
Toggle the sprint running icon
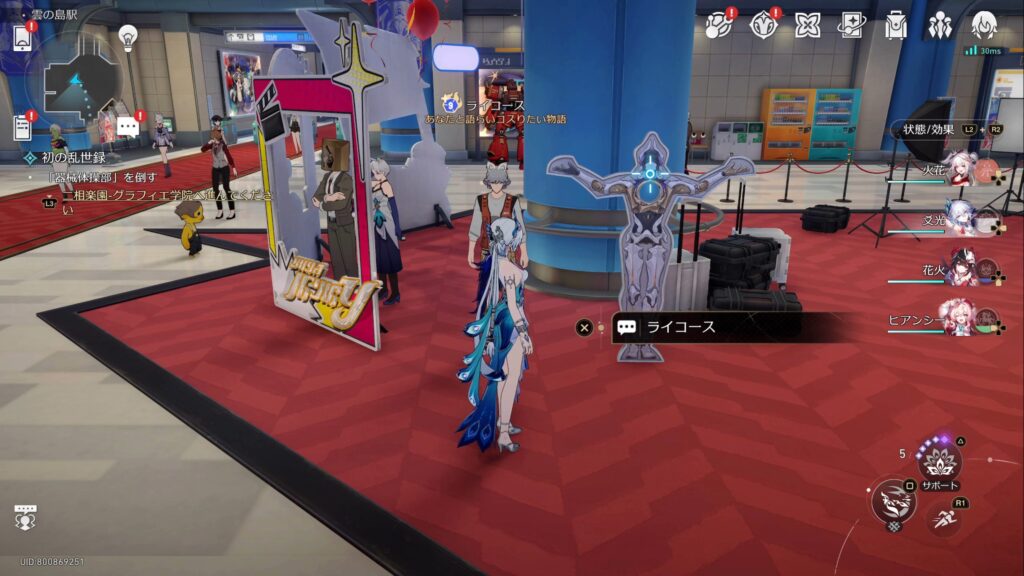pyautogui.click(x=943, y=518)
